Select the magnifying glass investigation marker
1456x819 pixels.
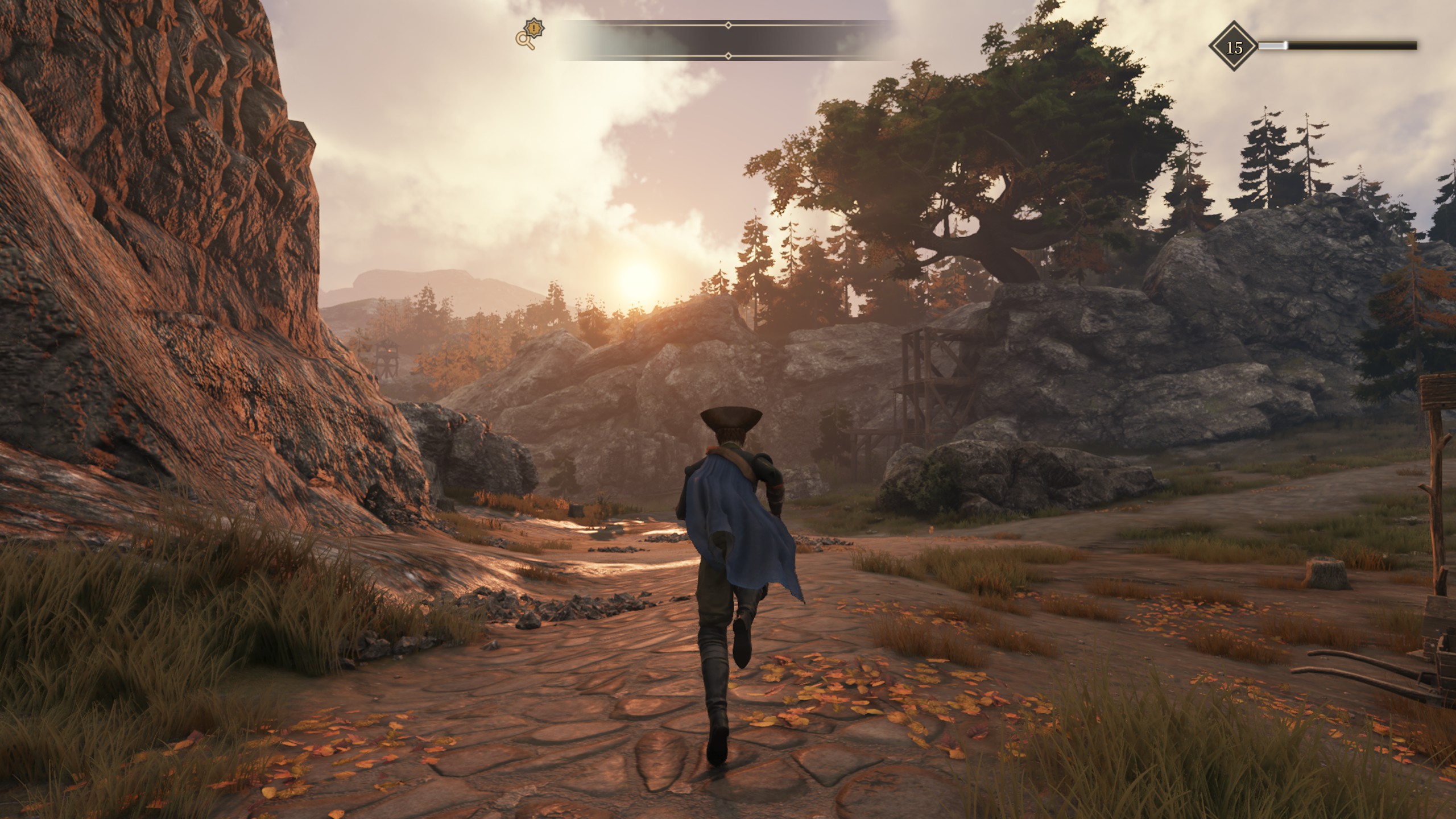click(524, 40)
